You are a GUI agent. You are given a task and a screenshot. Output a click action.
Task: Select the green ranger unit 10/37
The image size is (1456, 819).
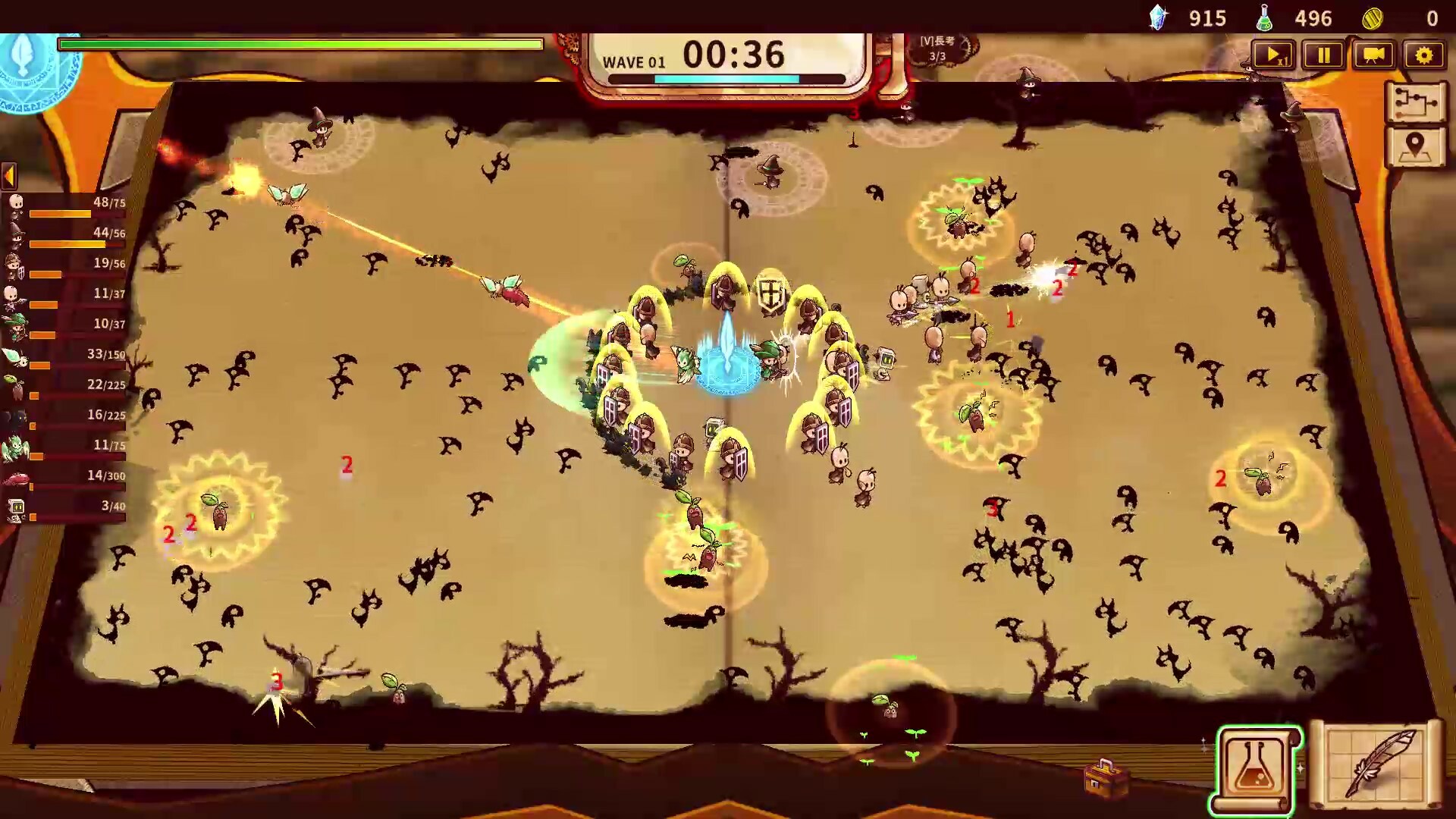pos(17,325)
